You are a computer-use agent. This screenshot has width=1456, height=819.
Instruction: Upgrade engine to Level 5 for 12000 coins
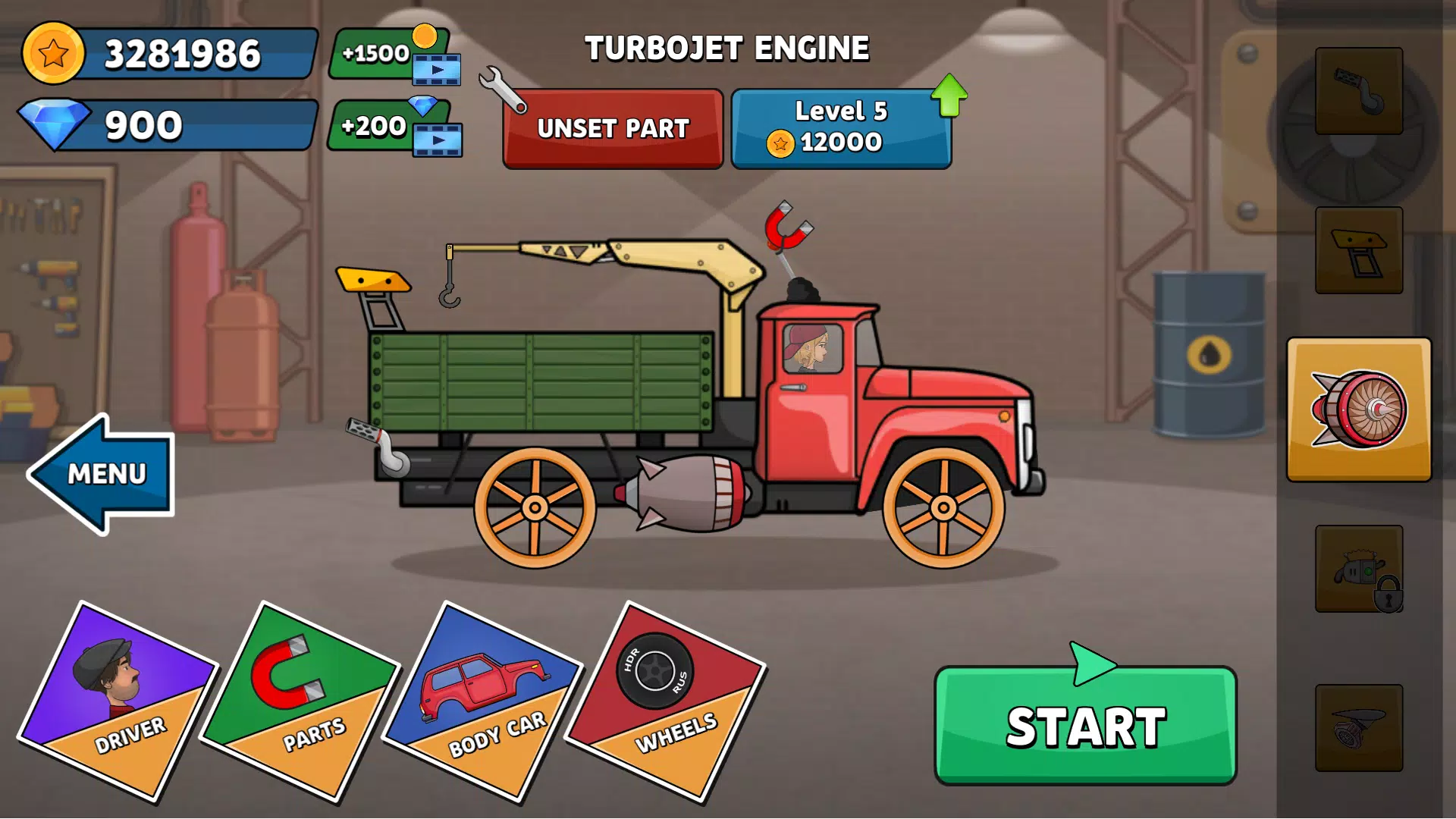point(840,127)
